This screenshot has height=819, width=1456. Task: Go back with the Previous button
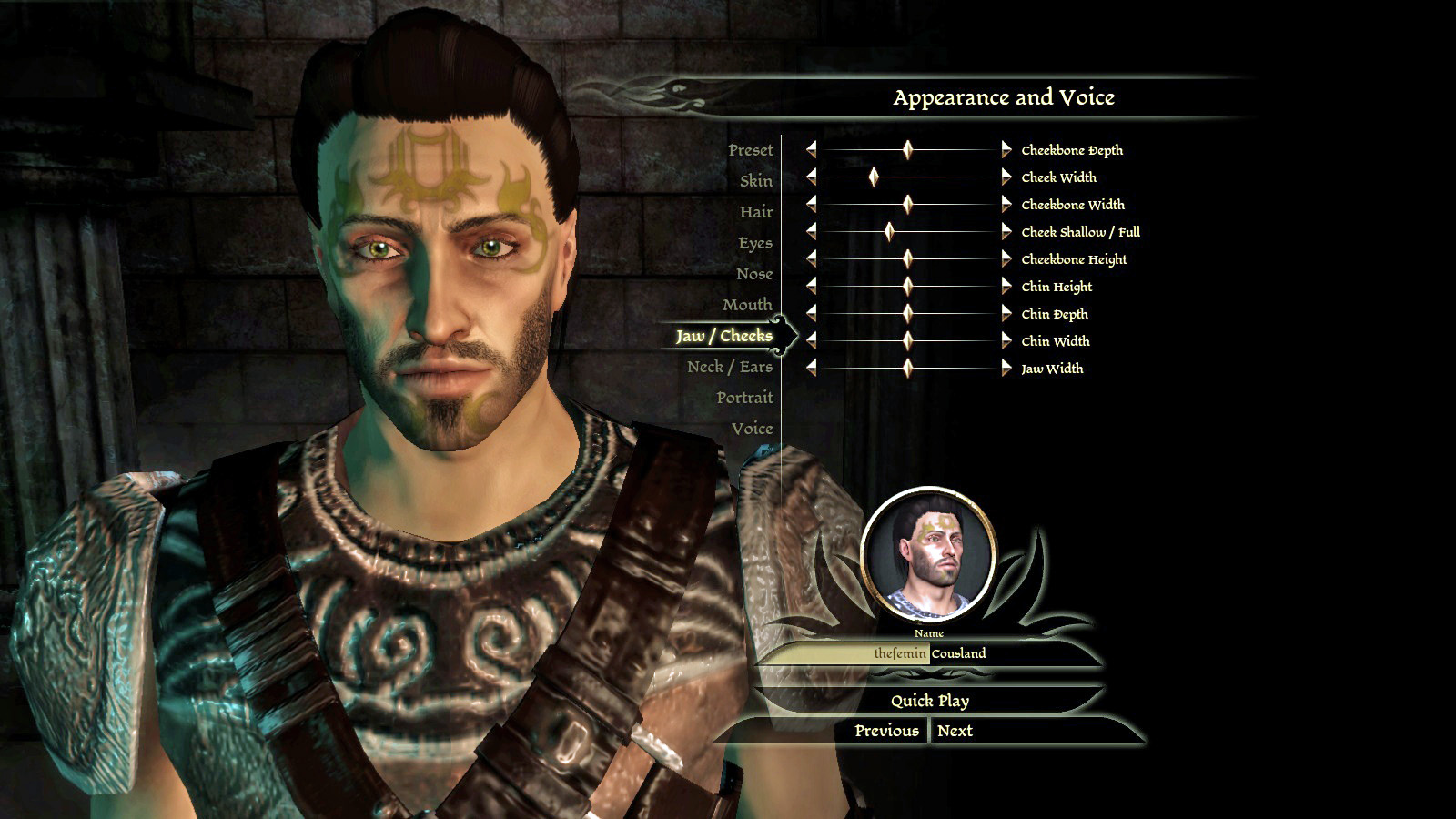click(886, 731)
